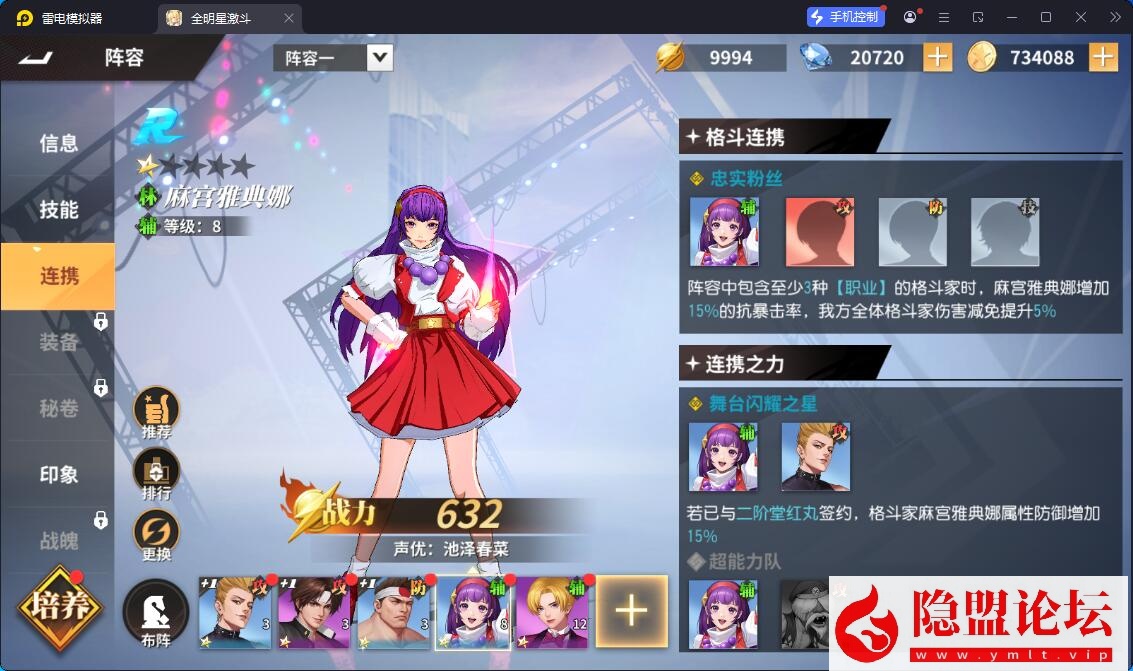Add a fighter with the plus slot
1133x671 pixels.
coord(631,611)
